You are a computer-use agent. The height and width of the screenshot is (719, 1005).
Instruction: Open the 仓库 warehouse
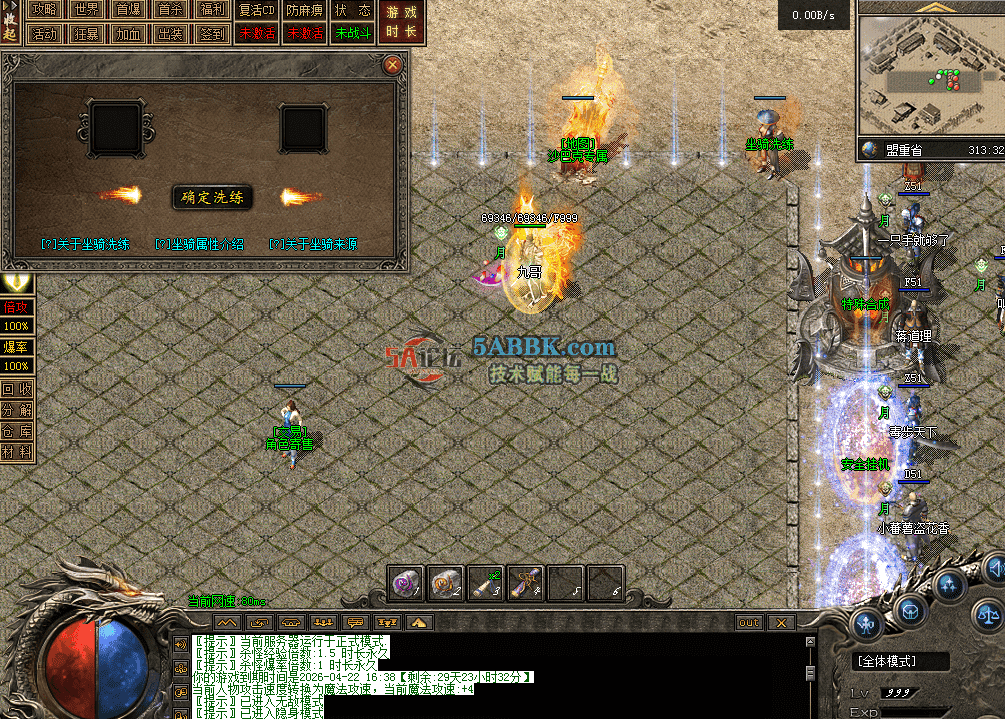(x=16, y=431)
